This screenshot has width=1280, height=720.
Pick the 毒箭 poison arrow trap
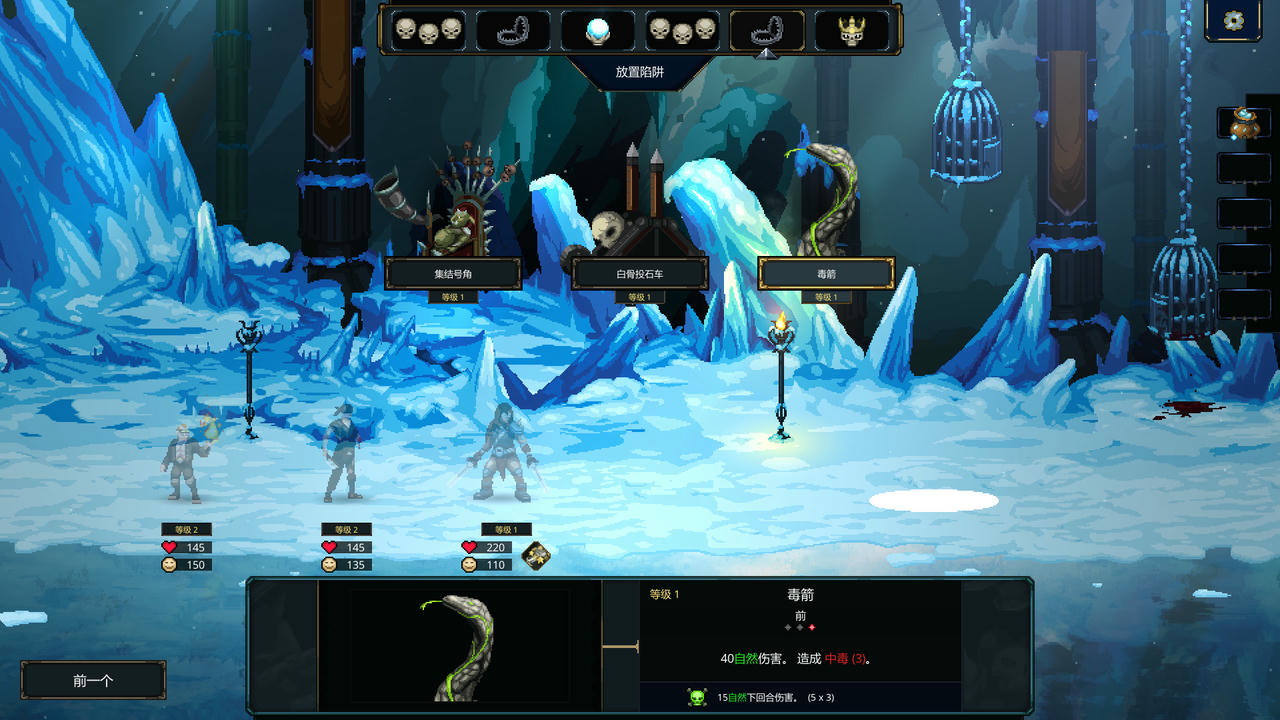click(826, 273)
